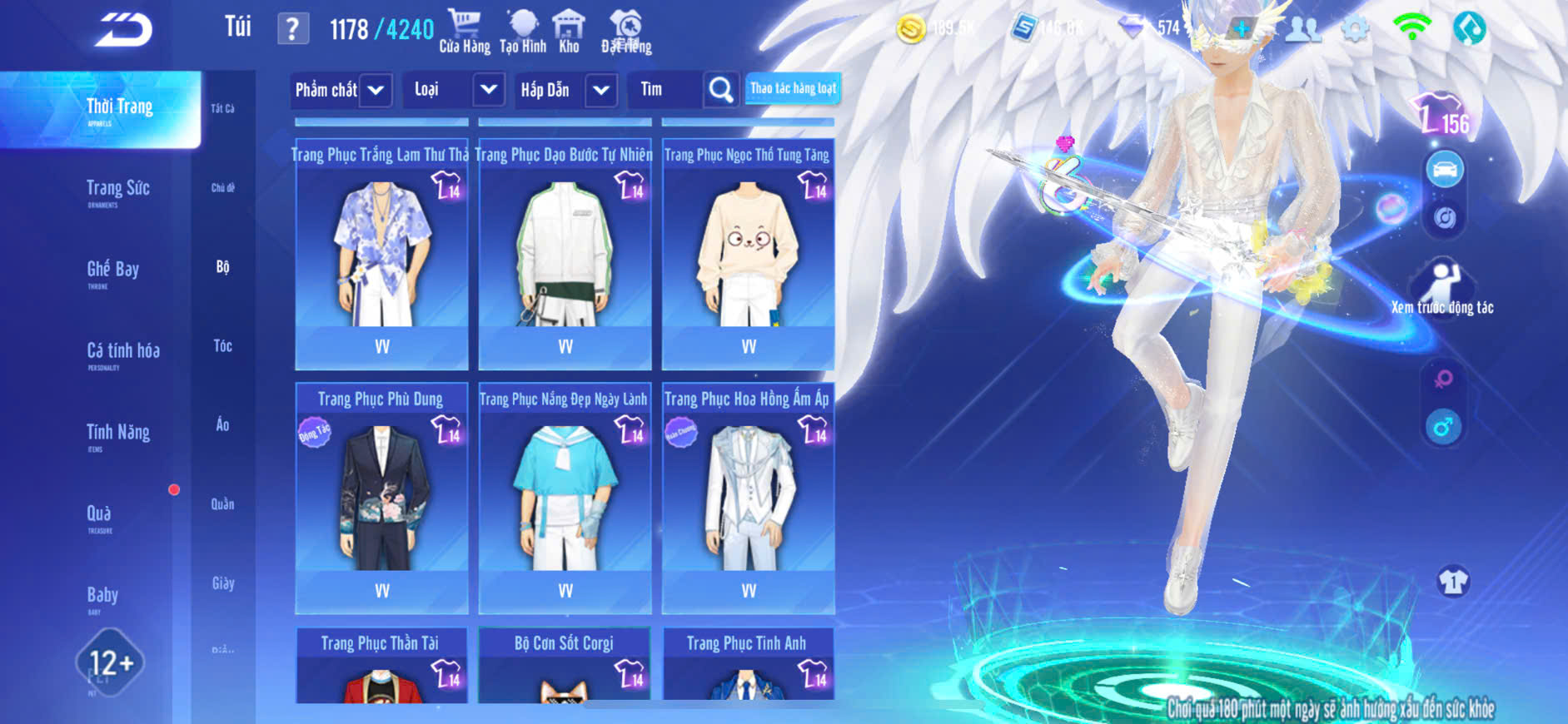Image resolution: width=1568 pixels, height=724 pixels.
Task: Expand the Hấp Dẫn sort dropdown
Action: [x=565, y=90]
